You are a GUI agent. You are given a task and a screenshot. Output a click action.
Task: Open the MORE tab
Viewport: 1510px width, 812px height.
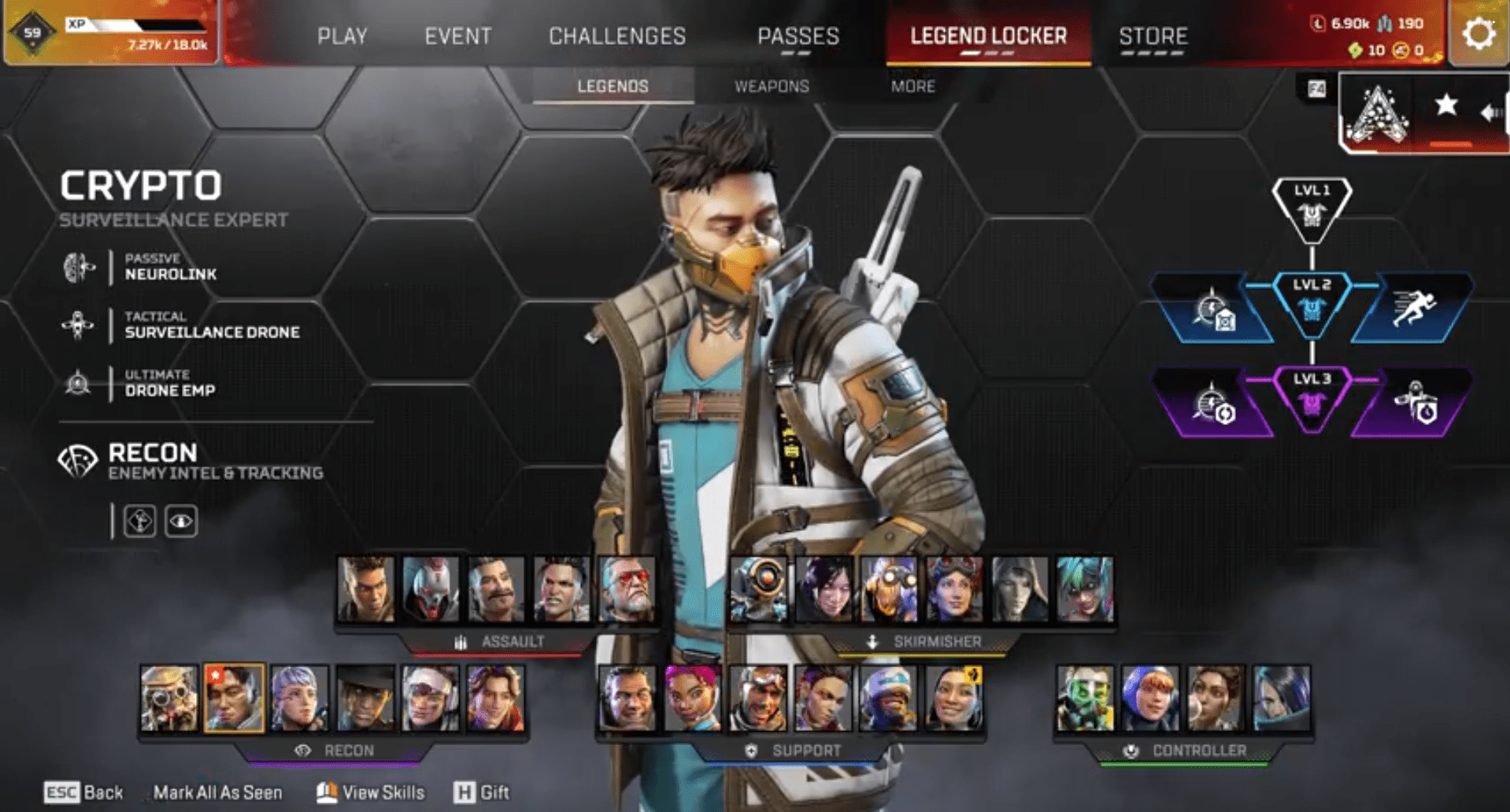[x=913, y=87]
